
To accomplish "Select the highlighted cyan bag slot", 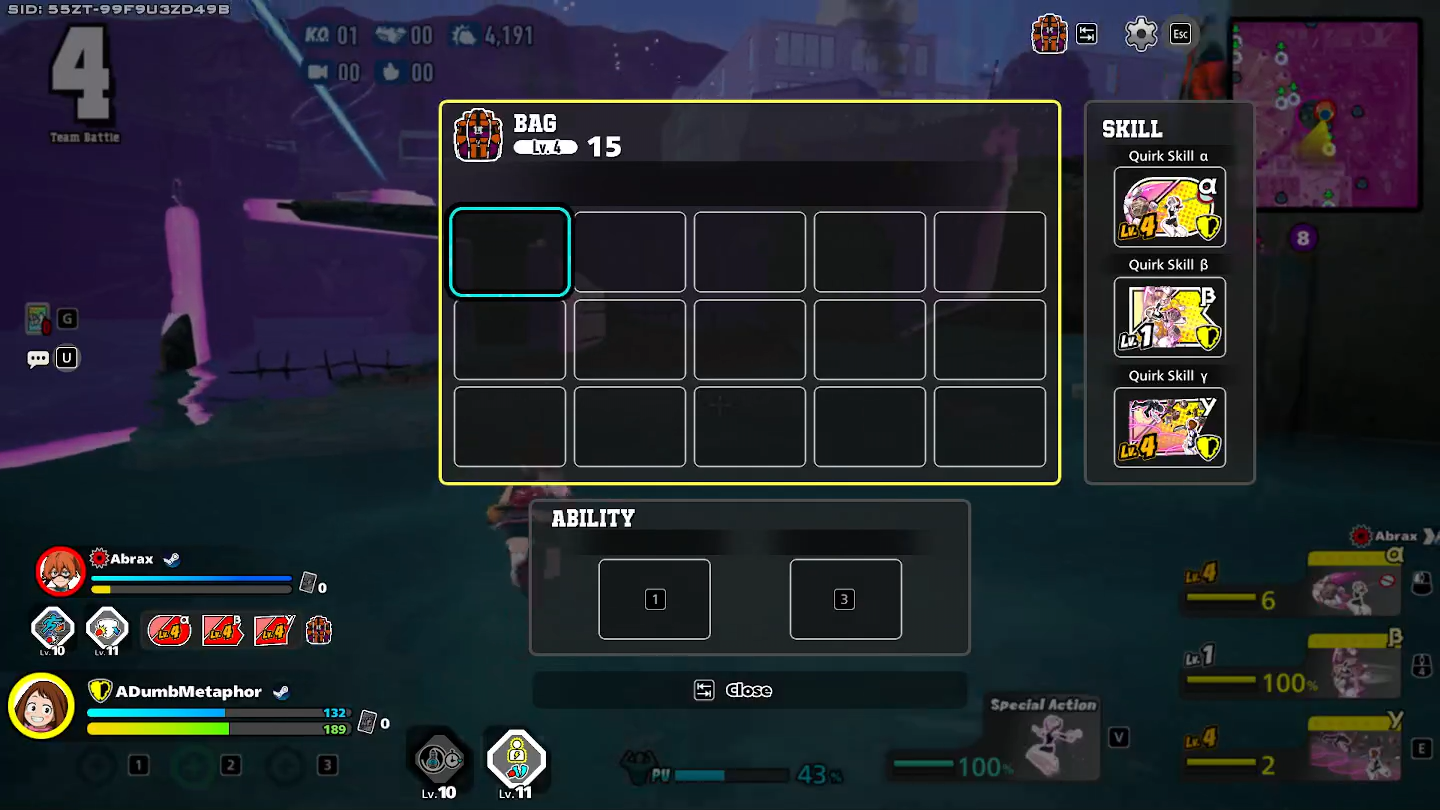I will point(510,252).
